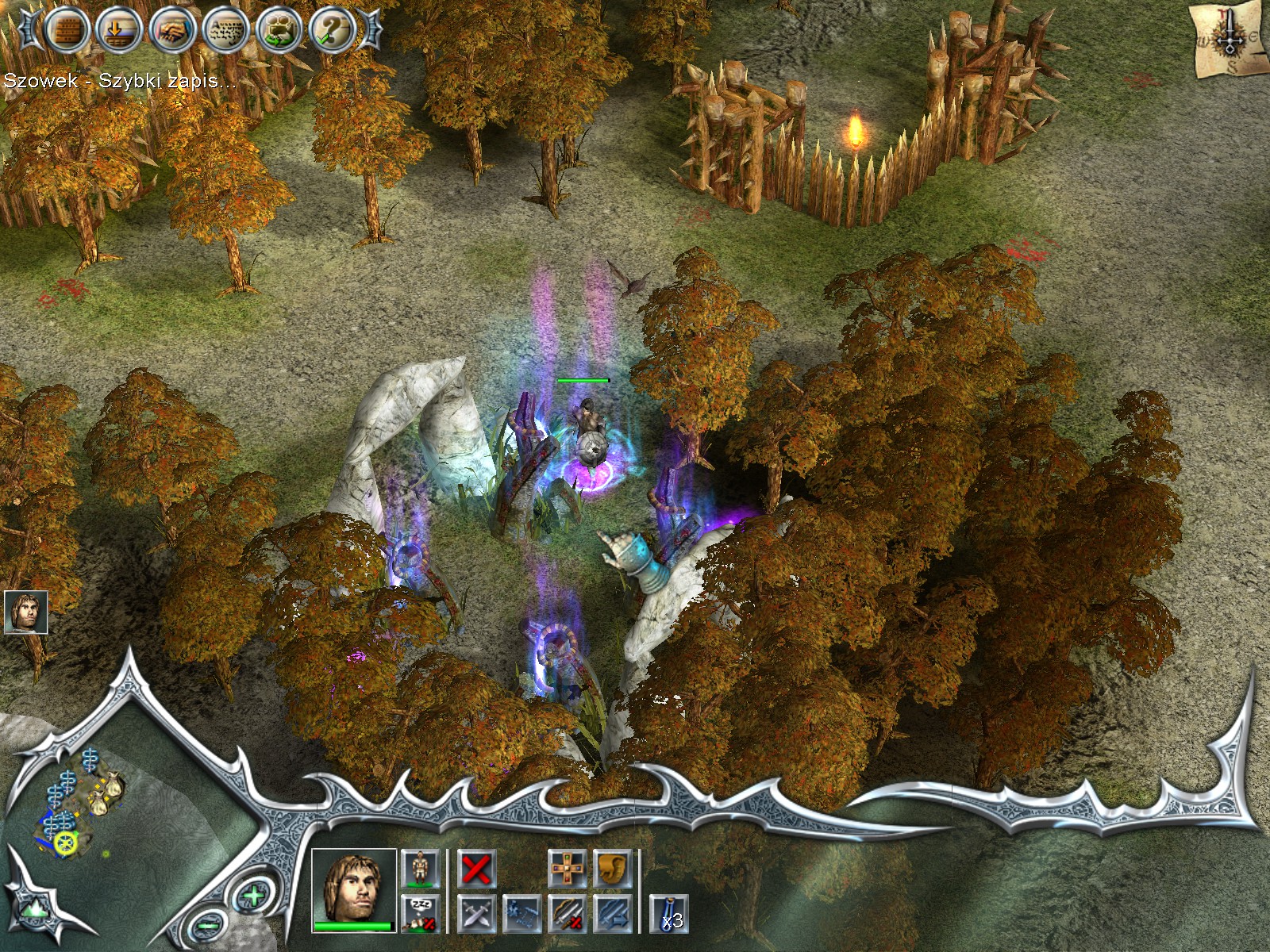Image resolution: width=1270 pixels, height=952 pixels.
Task: Open the question mark objectives button
Action: 333,31
